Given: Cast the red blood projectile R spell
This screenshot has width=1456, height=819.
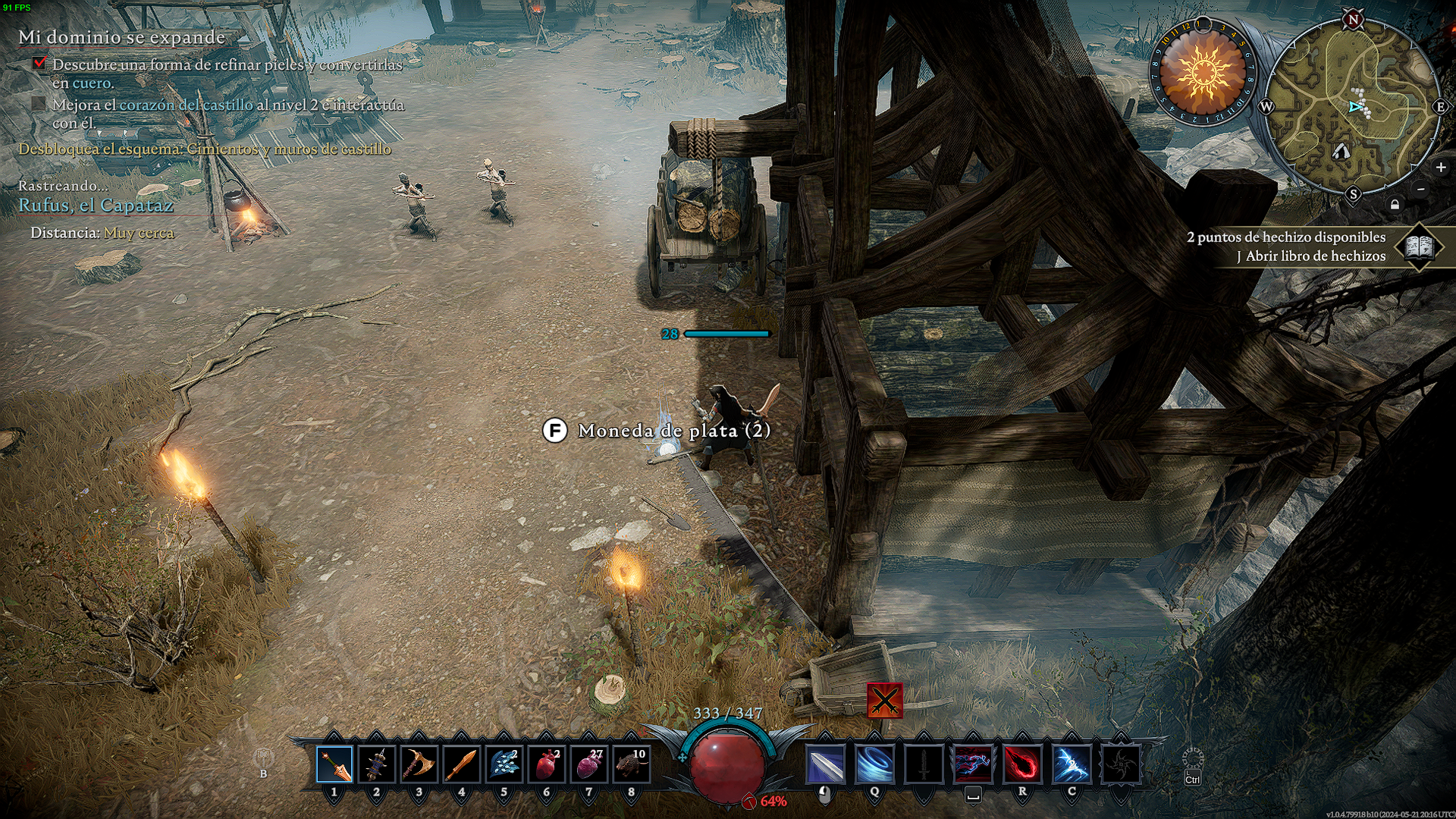Looking at the screenshot, I should pos(1022,764).
